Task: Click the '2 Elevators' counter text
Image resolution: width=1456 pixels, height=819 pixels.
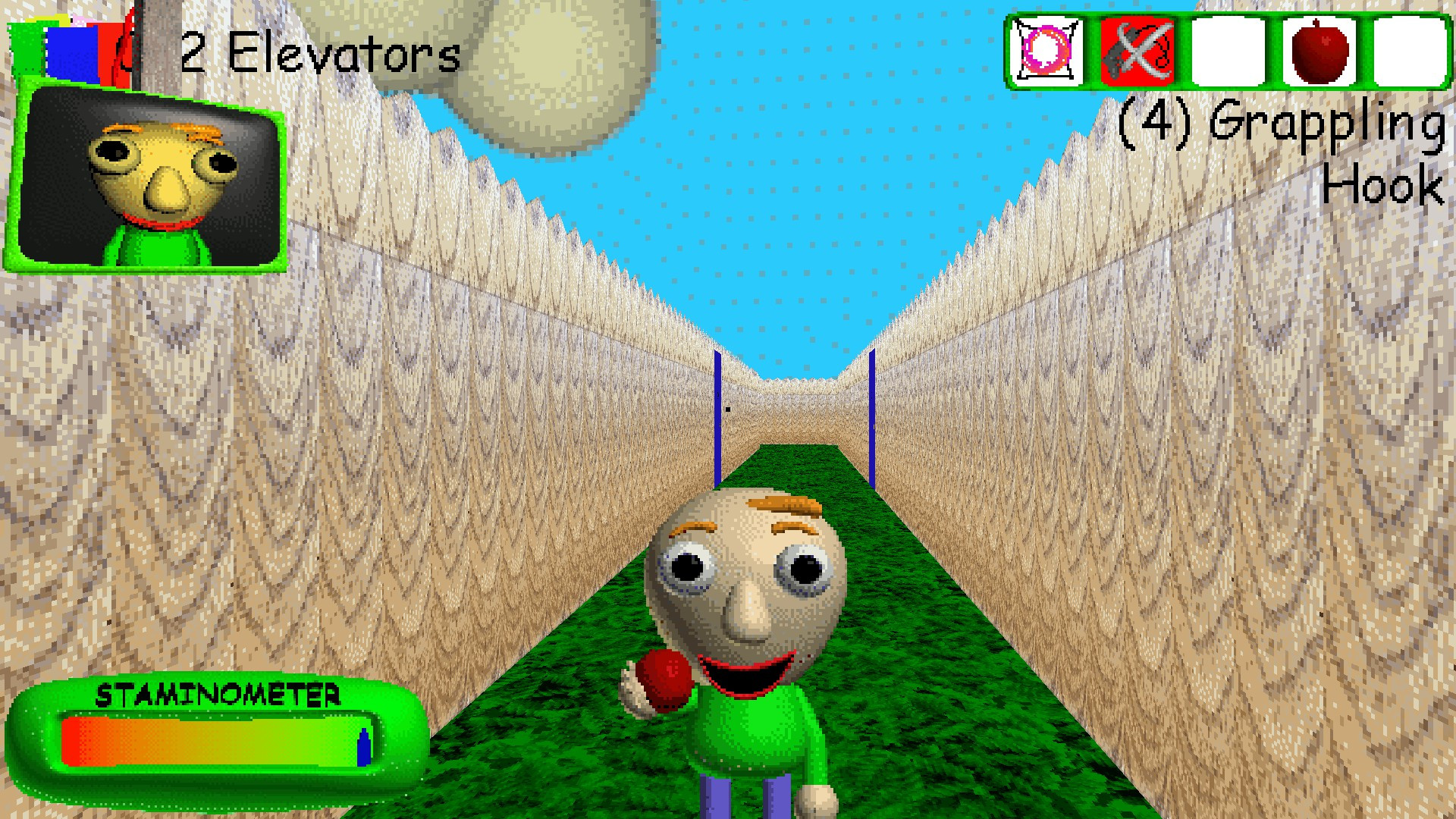Action: [x=318, y=53]
